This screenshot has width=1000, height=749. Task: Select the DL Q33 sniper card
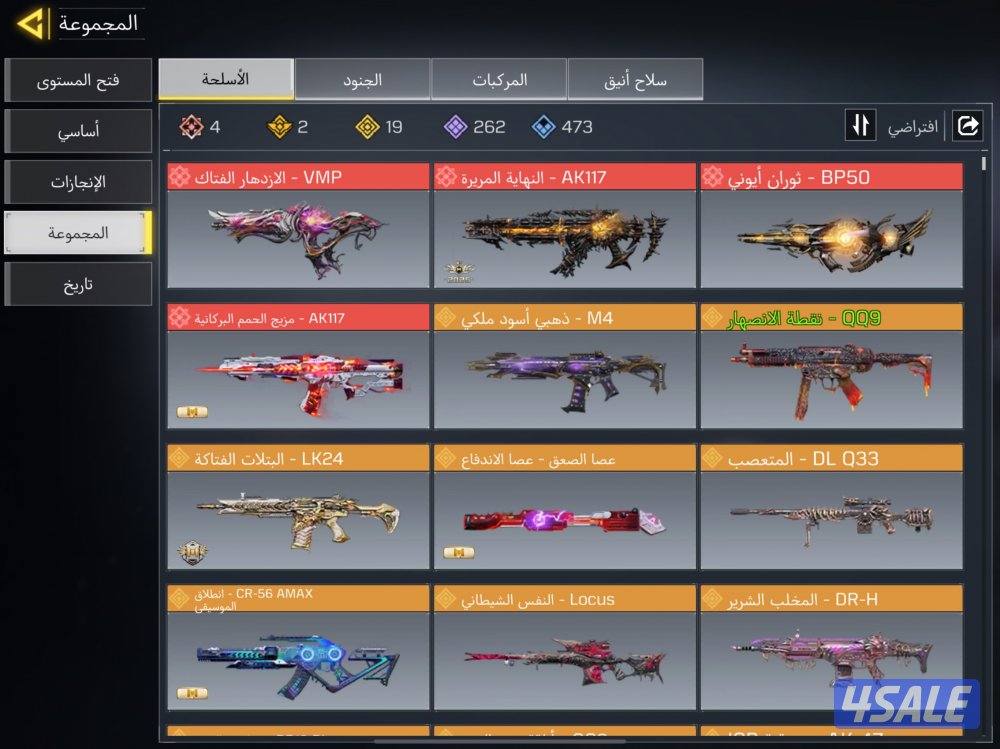pos(831,508)
